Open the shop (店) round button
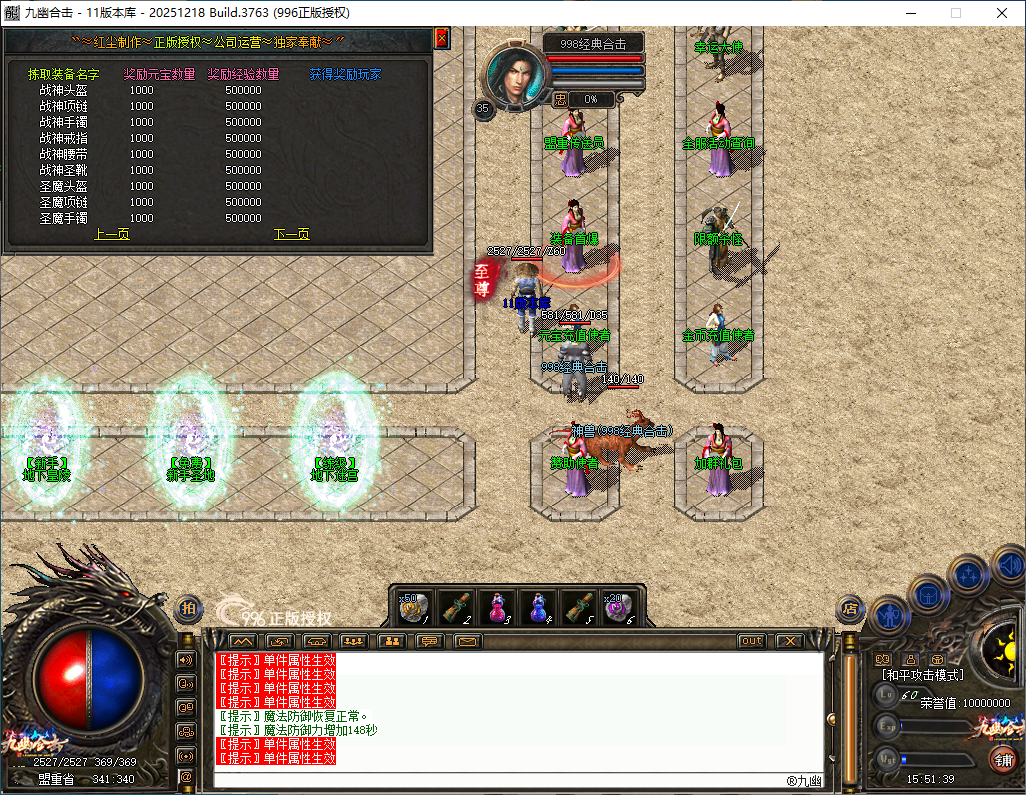Image resolution: width=1026 pixels, height=795 pixels. [x=850, y=607]
